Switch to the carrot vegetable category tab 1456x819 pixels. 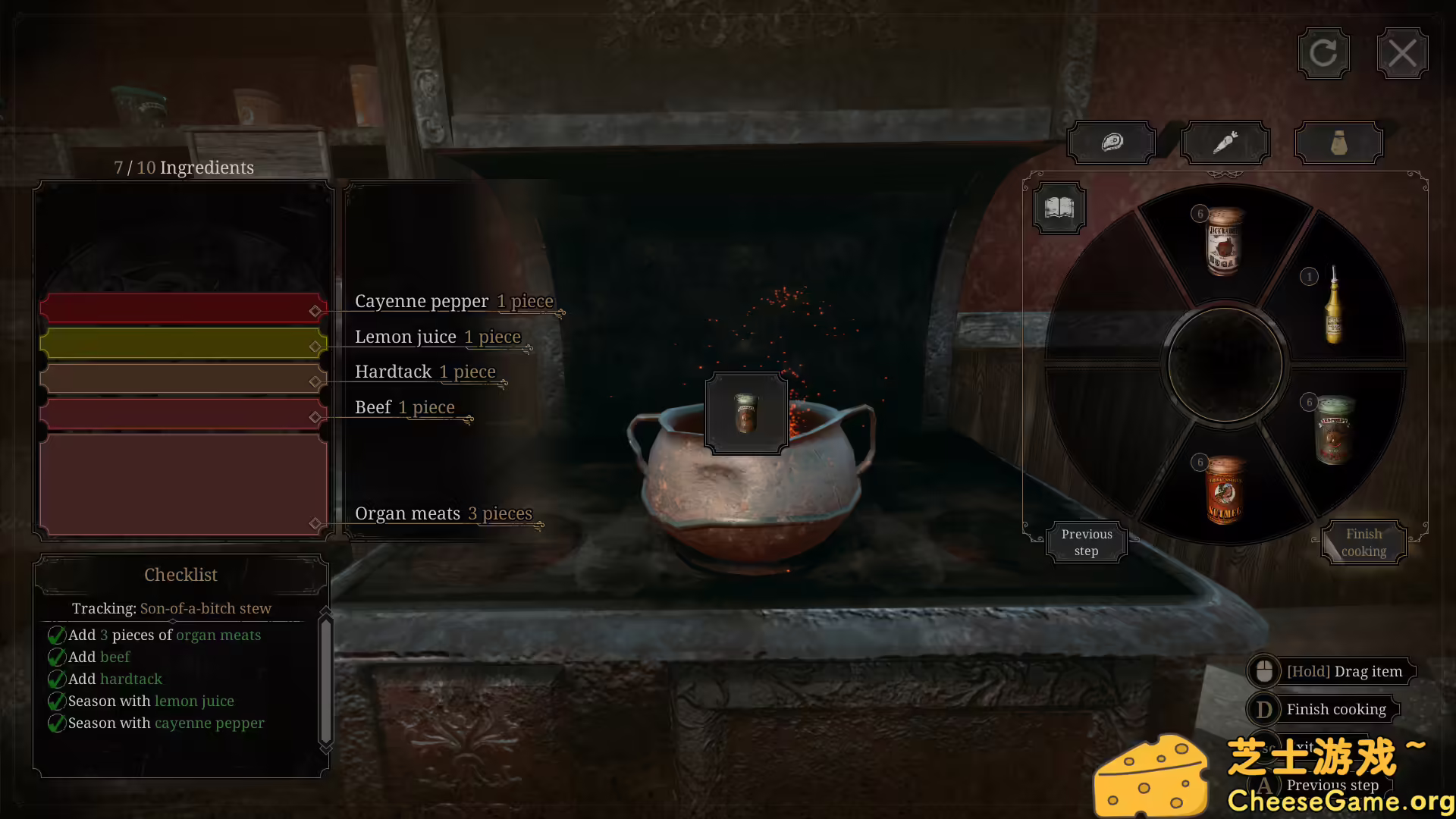coord(1225,142)
